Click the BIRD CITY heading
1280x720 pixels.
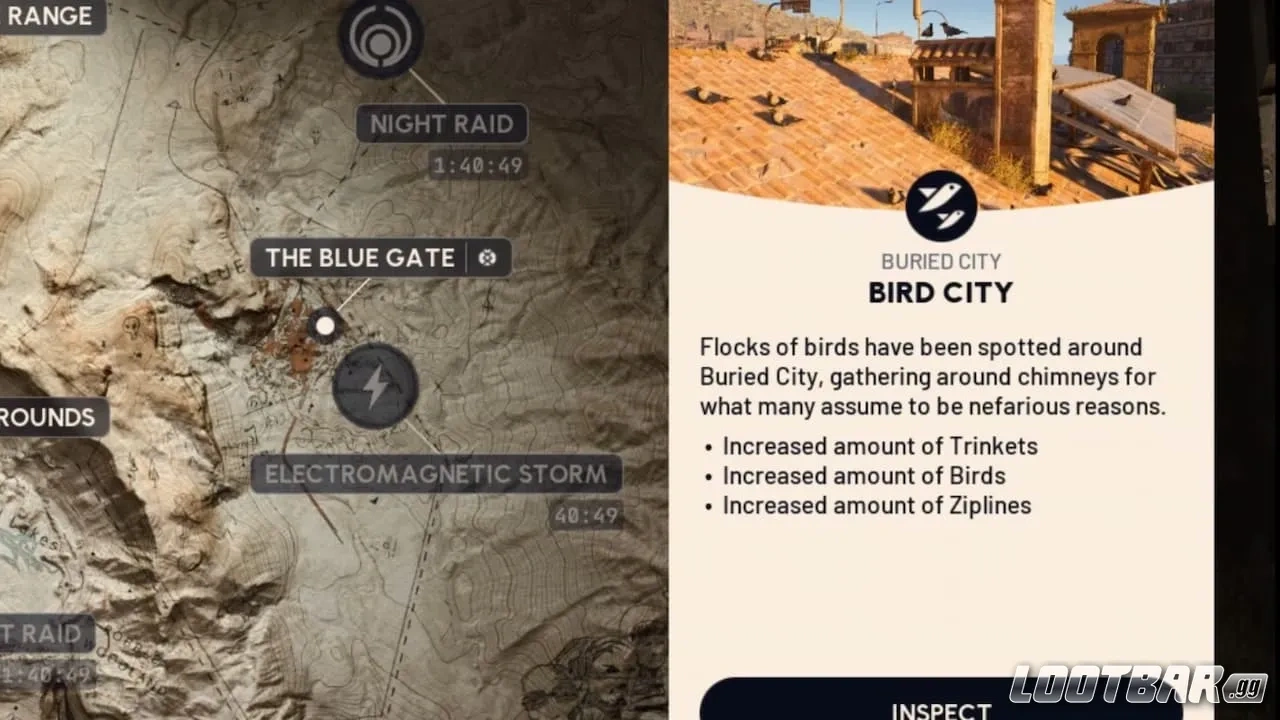940,292
